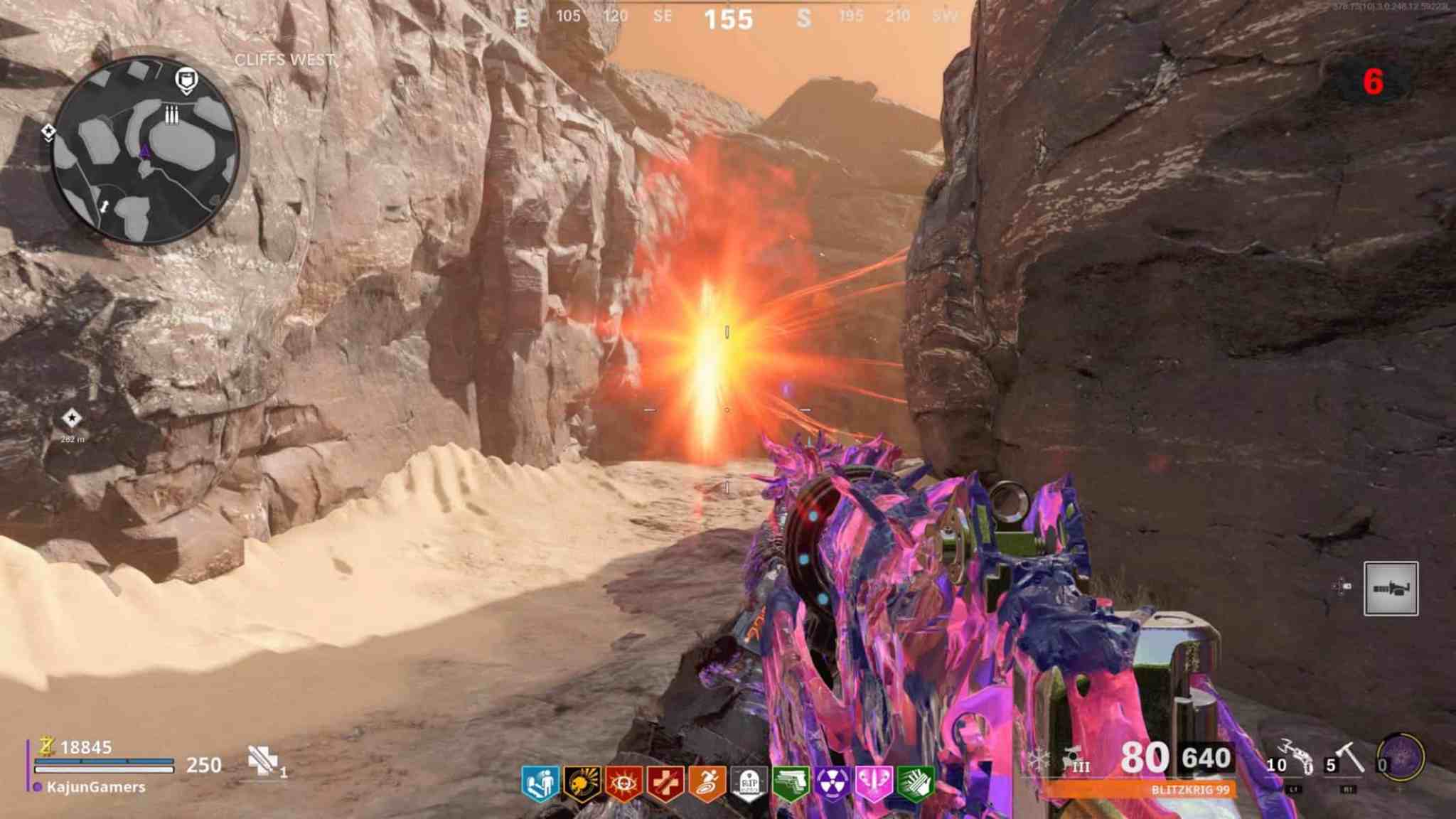Select the Jugger-Nog perk icon
The width and height of the screenshot is (1456, 819).
580,780
